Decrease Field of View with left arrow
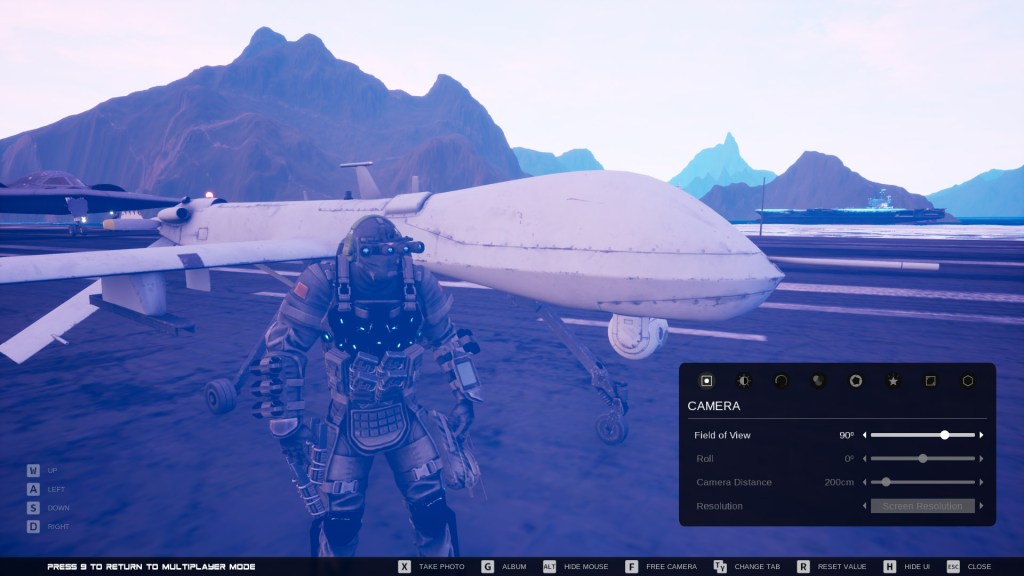The image size is (1024, 576). (865, 435)
